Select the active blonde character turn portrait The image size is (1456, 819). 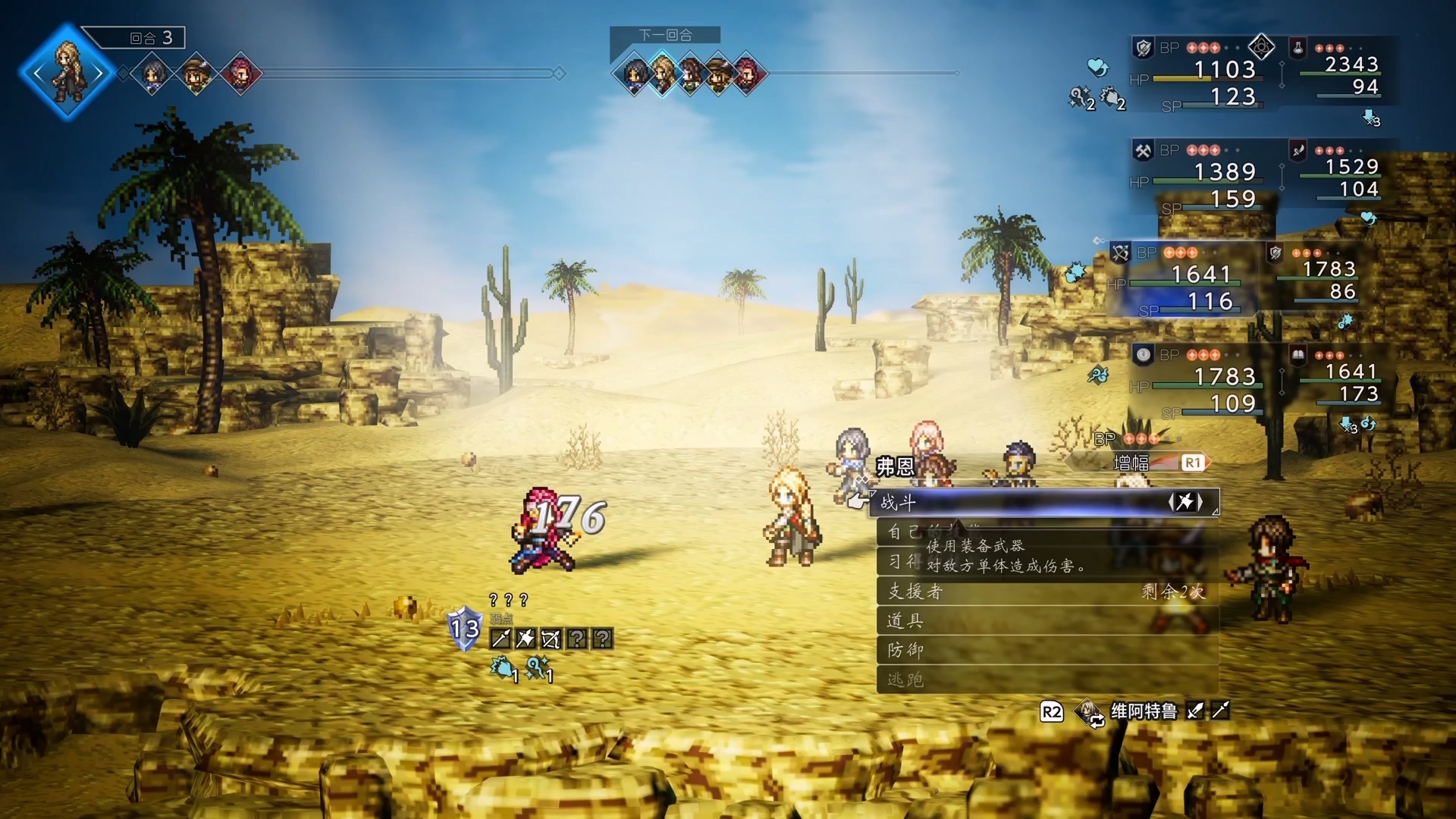click(x=67, y=72)
